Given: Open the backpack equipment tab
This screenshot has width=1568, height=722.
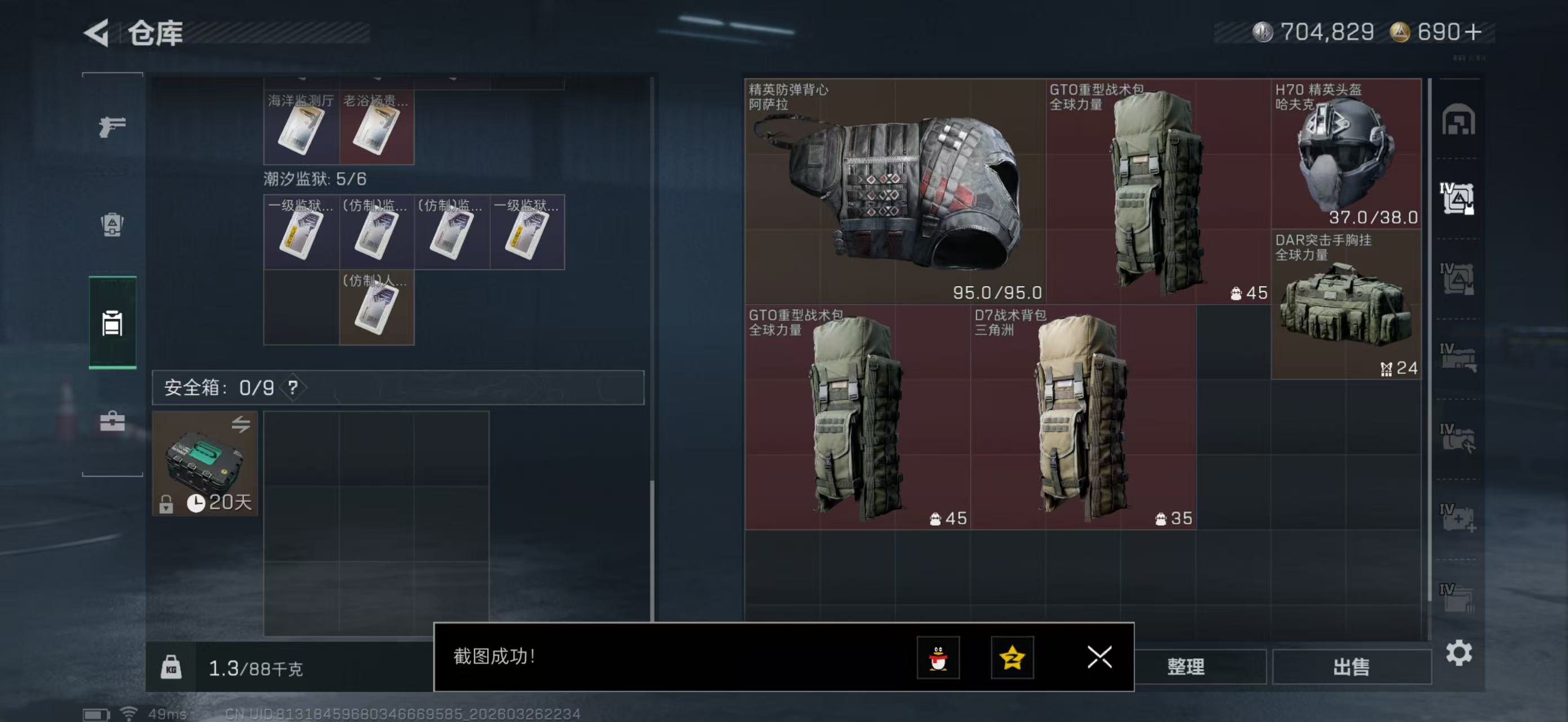Looking at the screenshot, I should (x=112, y=224).
